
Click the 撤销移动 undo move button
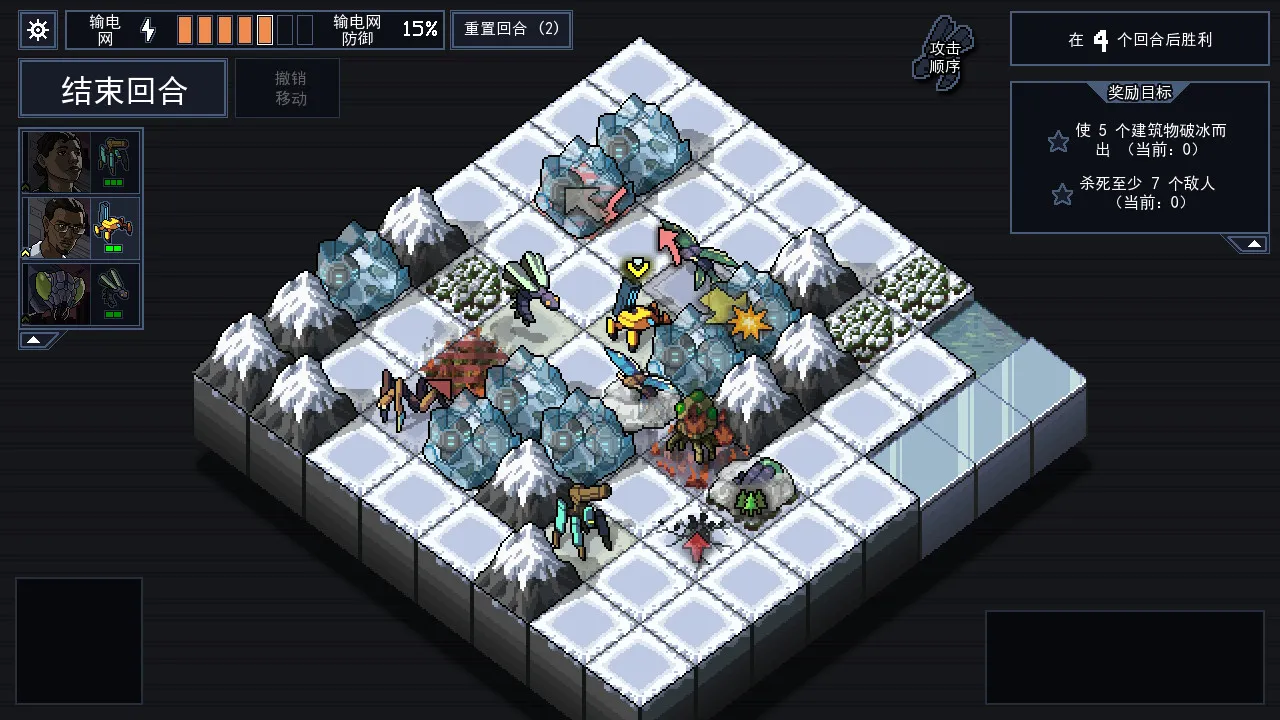tap(288, 88)
